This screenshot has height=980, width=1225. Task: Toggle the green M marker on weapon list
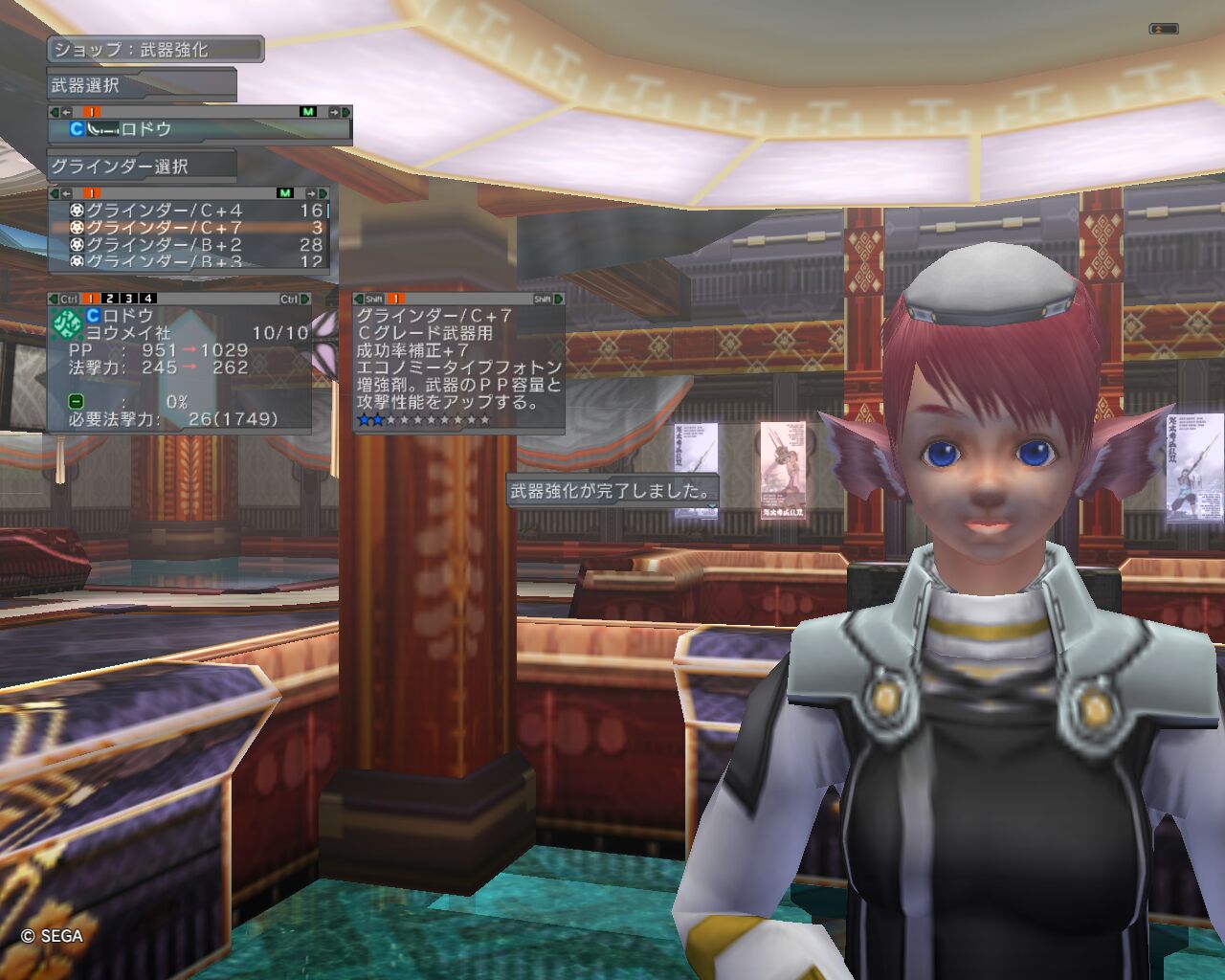click(307, 112)
